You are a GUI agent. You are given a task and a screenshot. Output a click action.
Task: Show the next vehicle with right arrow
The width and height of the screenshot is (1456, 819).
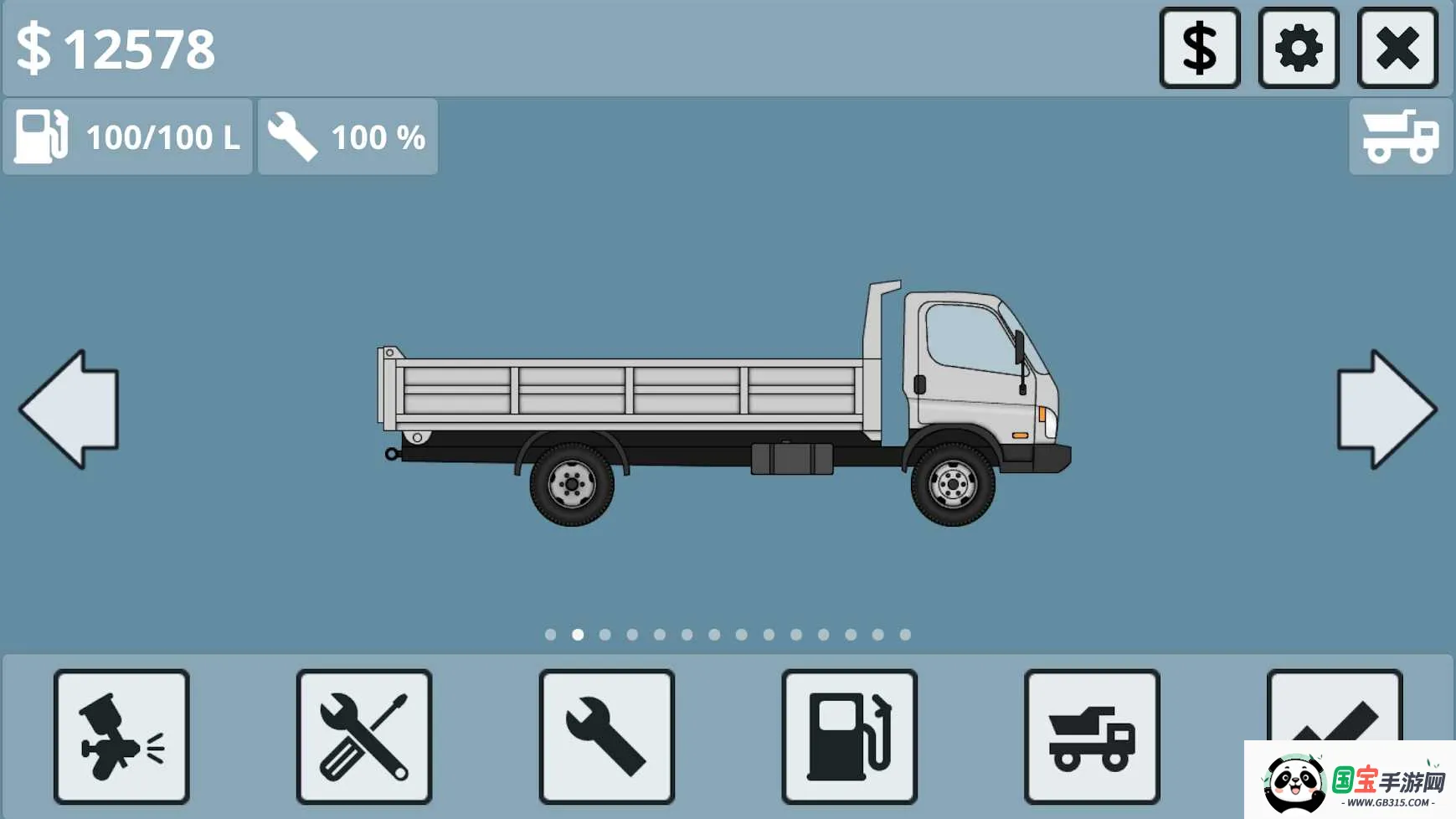[1386, 409]
